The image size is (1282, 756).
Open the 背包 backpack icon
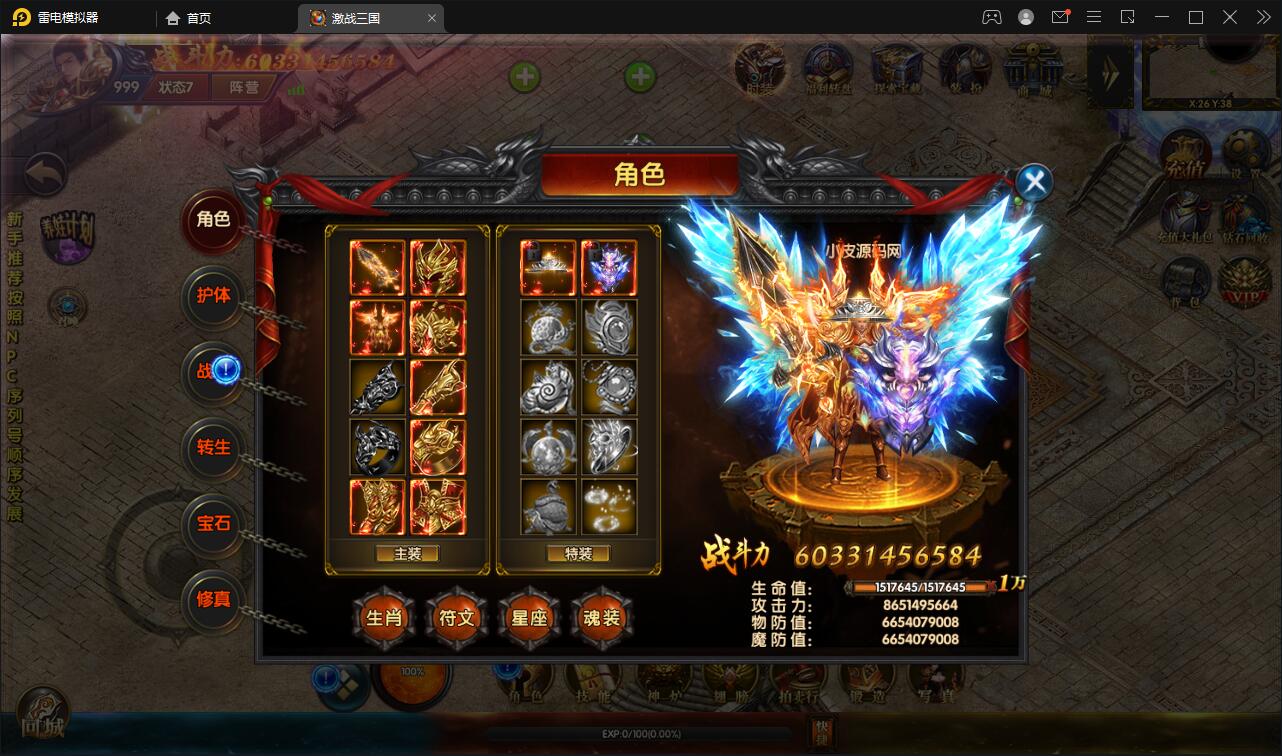(x=1185, y=282)
